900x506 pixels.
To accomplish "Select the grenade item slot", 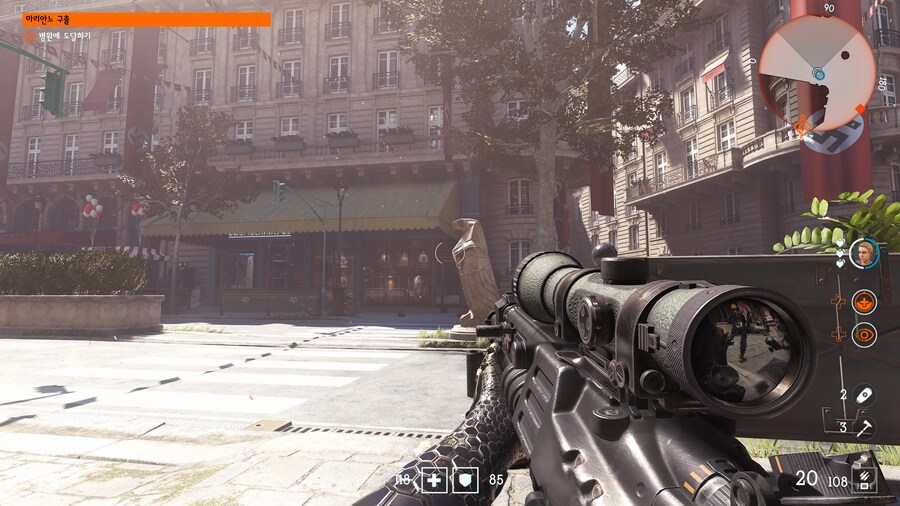I will 863,395.
